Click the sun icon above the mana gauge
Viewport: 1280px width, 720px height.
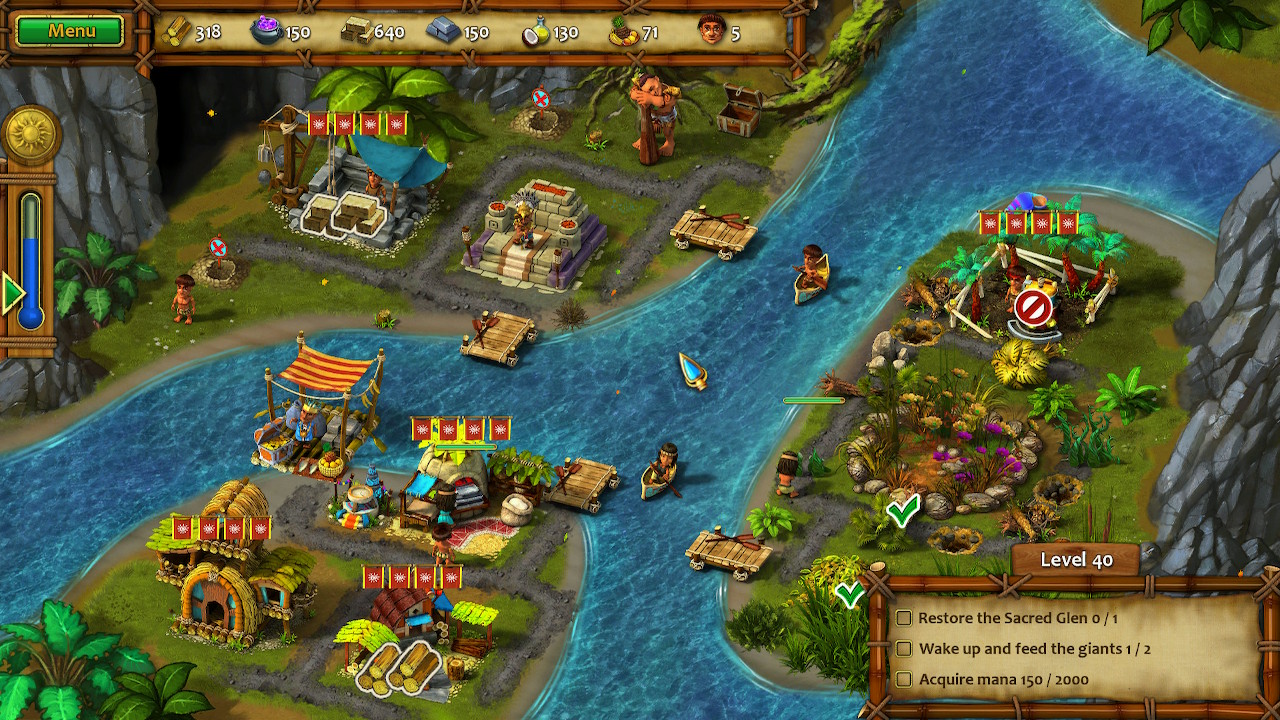coord(32,132)
